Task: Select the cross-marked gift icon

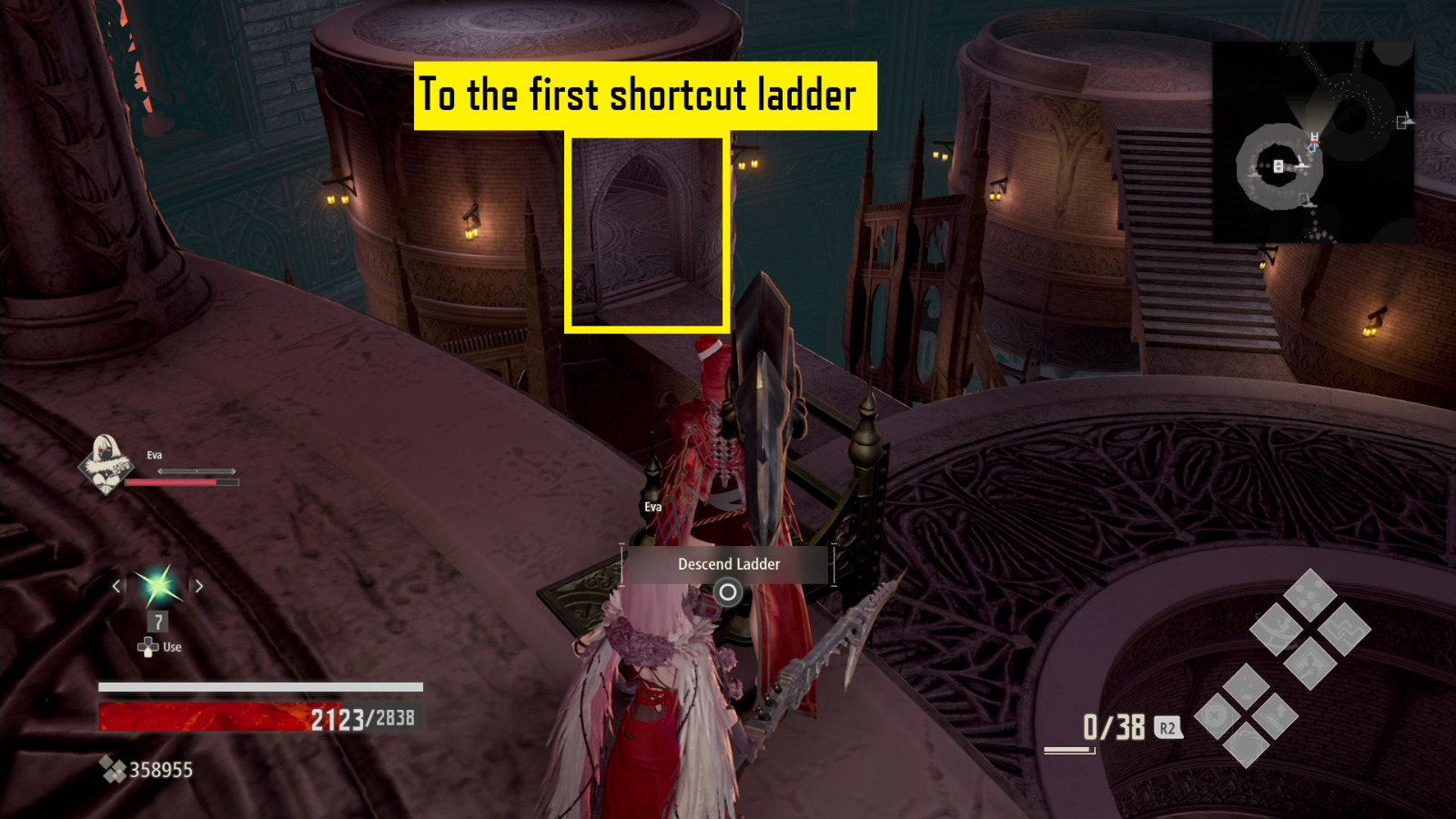Action: [1213, 716]
